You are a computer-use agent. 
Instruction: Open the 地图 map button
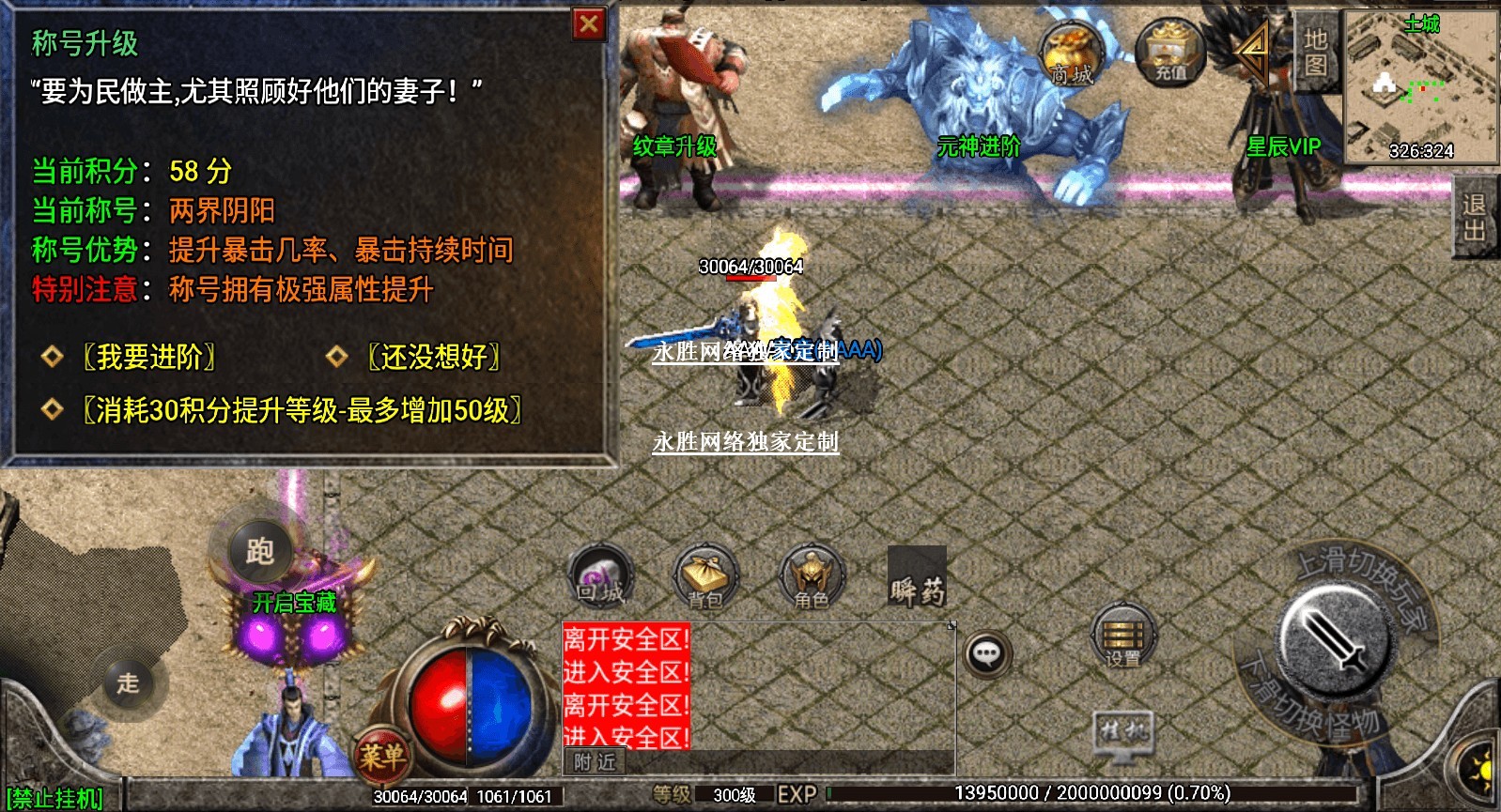click(x=1315, y=52)
